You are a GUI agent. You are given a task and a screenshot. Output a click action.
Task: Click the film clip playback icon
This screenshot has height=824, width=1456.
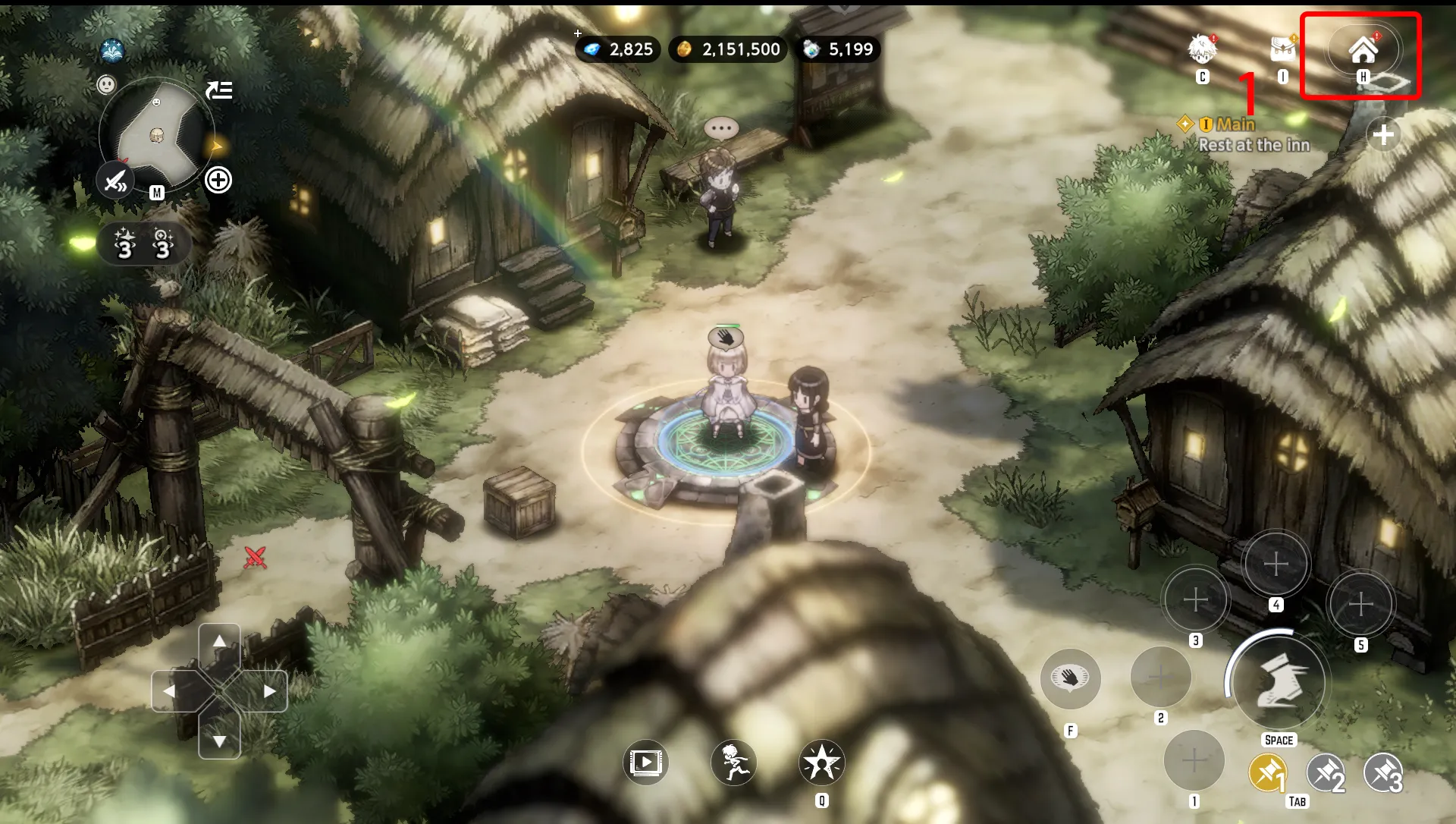[x=645, y=762]
